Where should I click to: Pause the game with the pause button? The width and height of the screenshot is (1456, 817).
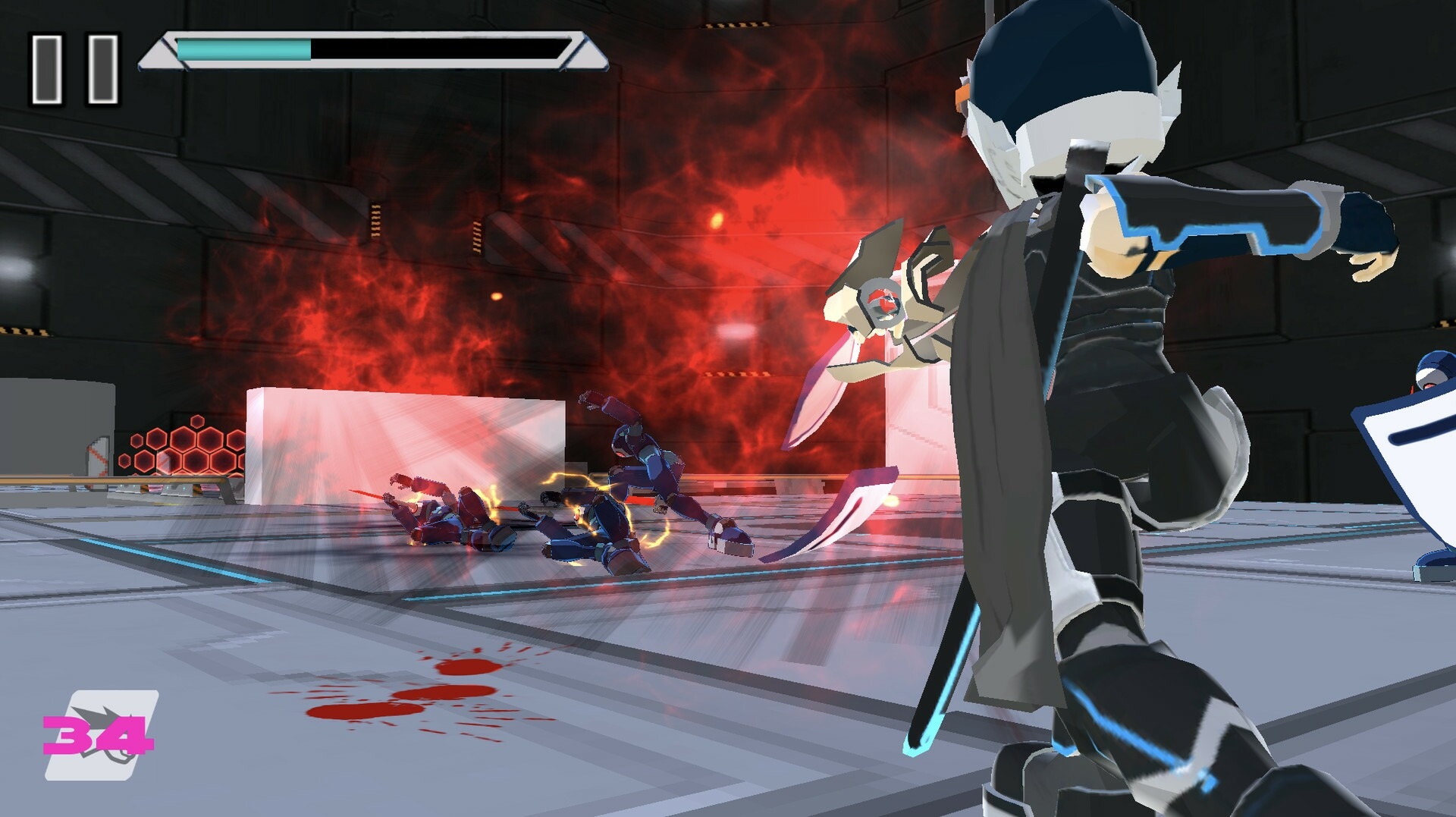click(x=74, y=68)
